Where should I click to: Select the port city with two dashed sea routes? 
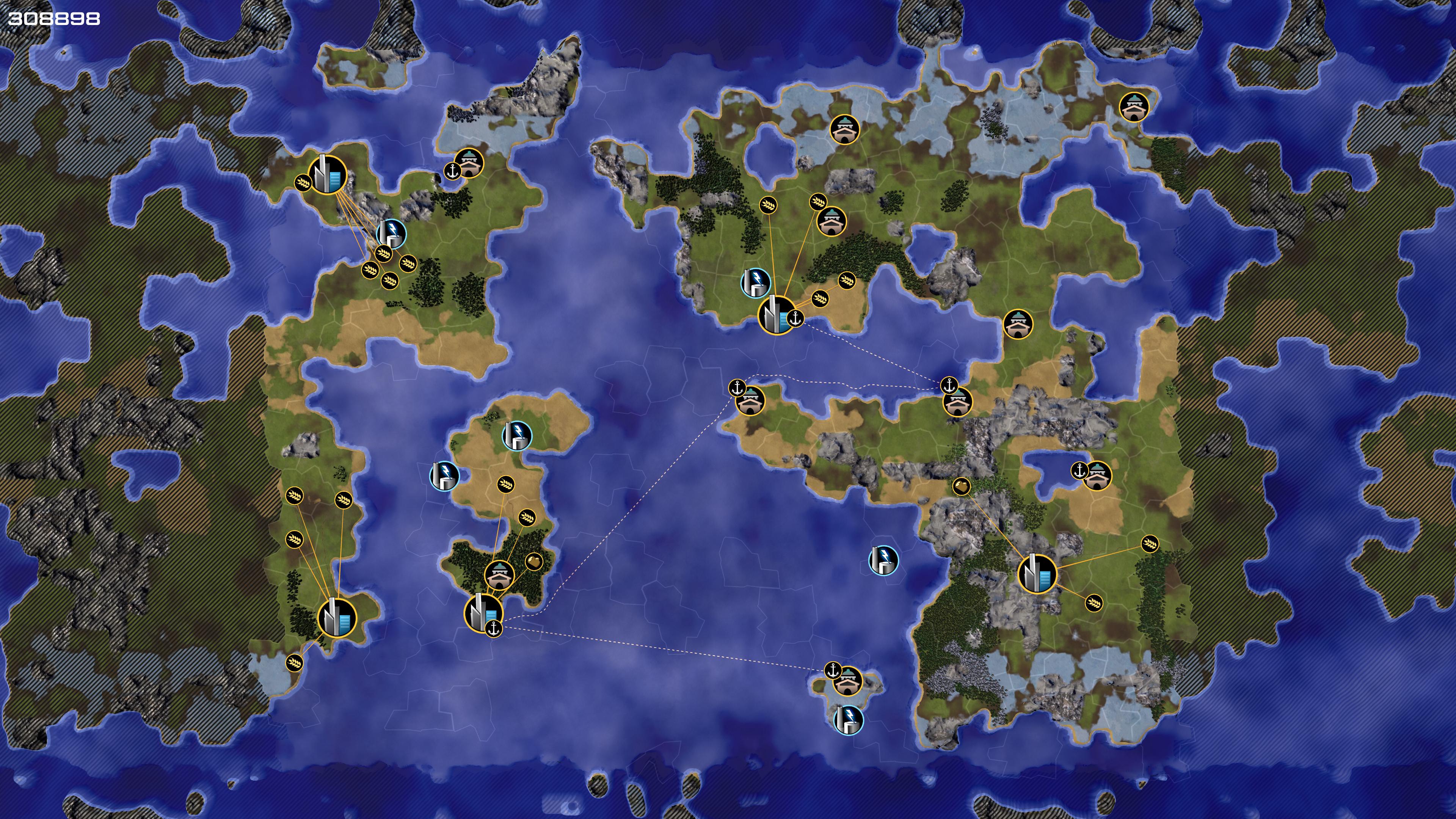(483, 613)
